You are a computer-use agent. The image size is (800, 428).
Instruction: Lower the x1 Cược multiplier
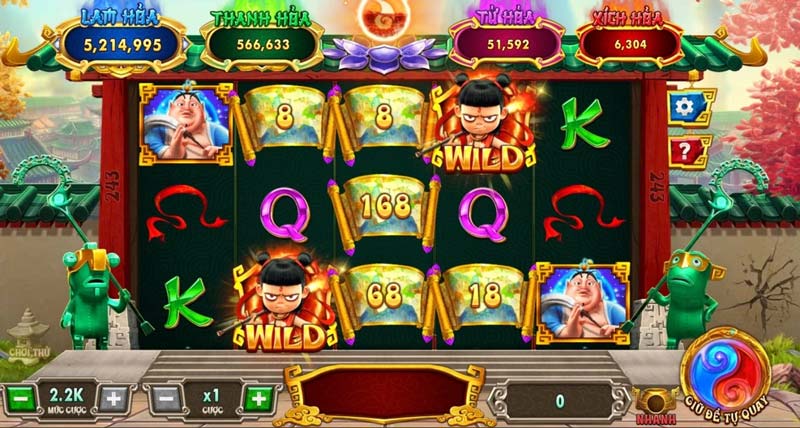pyautogui.click(x=167, y=398)
